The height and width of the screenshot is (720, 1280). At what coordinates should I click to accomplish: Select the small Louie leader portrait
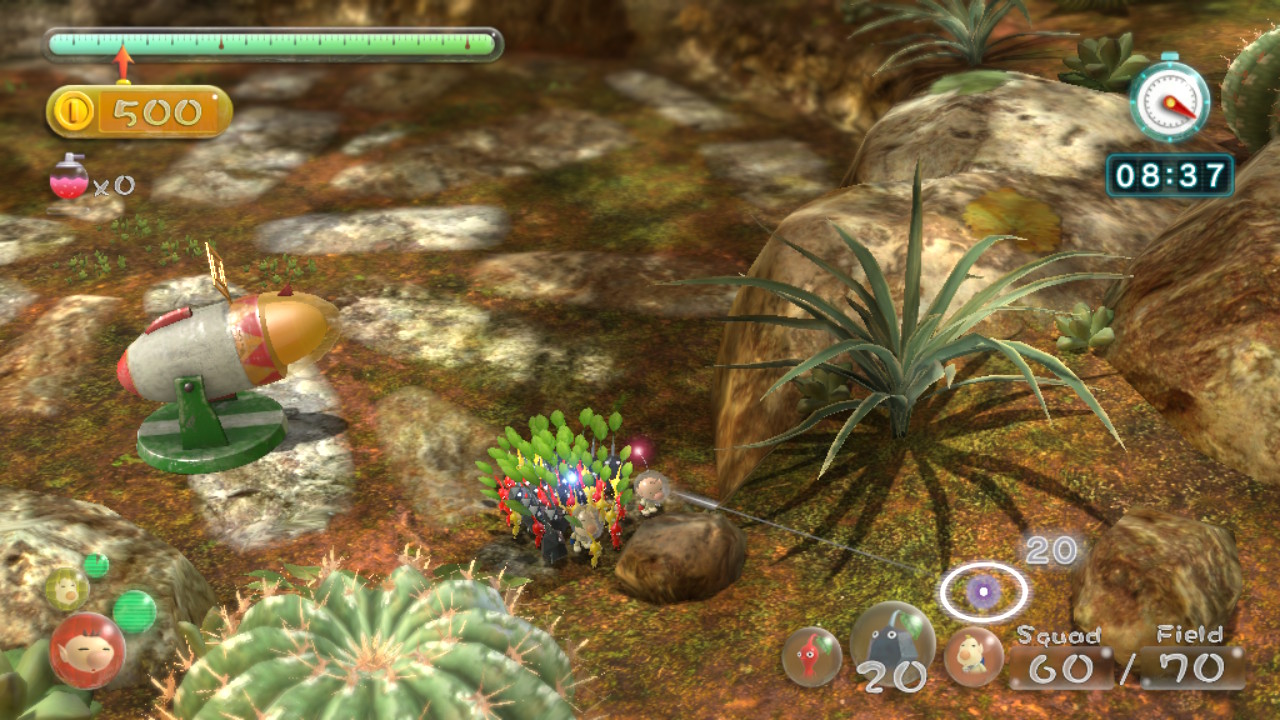[66, 589]
